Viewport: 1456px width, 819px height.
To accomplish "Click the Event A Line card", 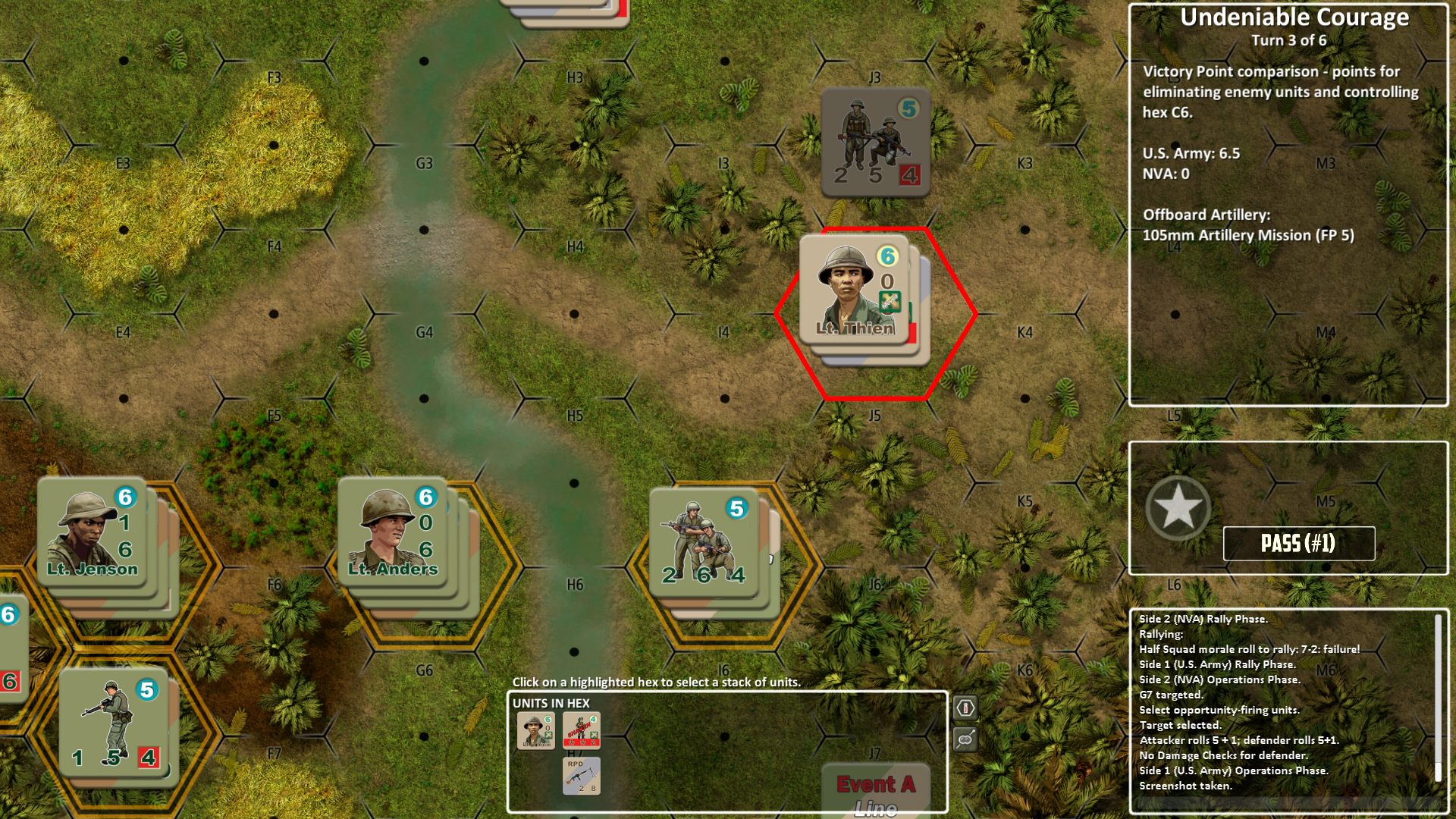I will 876,789.
